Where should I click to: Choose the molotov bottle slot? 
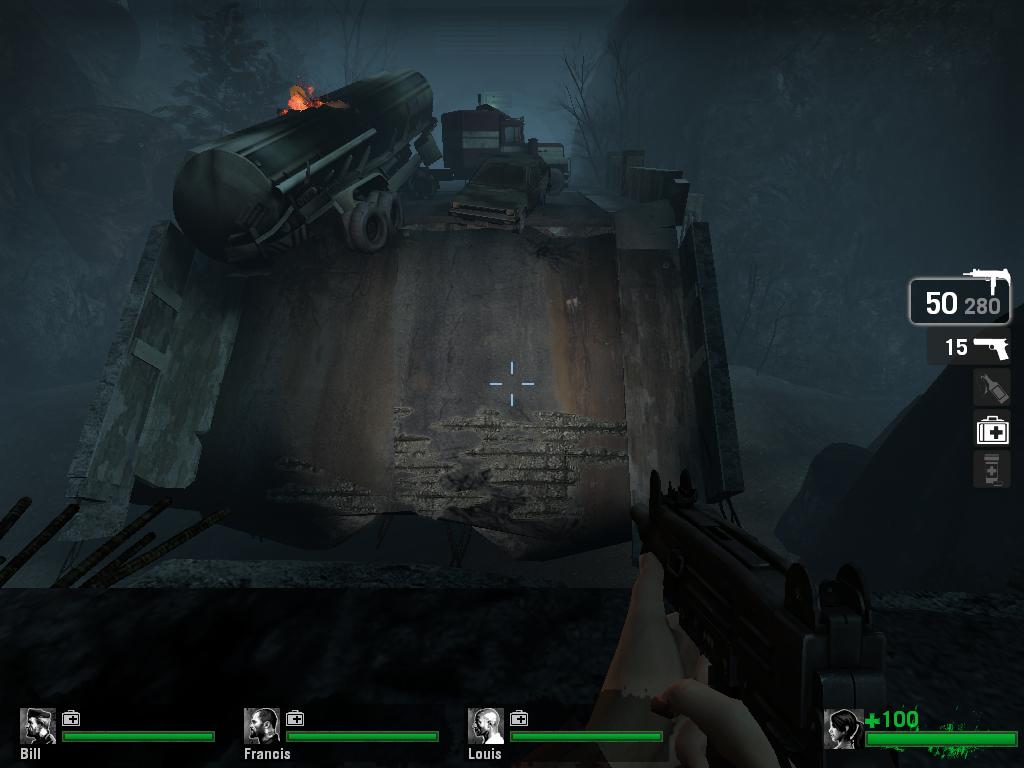(992, 388)
